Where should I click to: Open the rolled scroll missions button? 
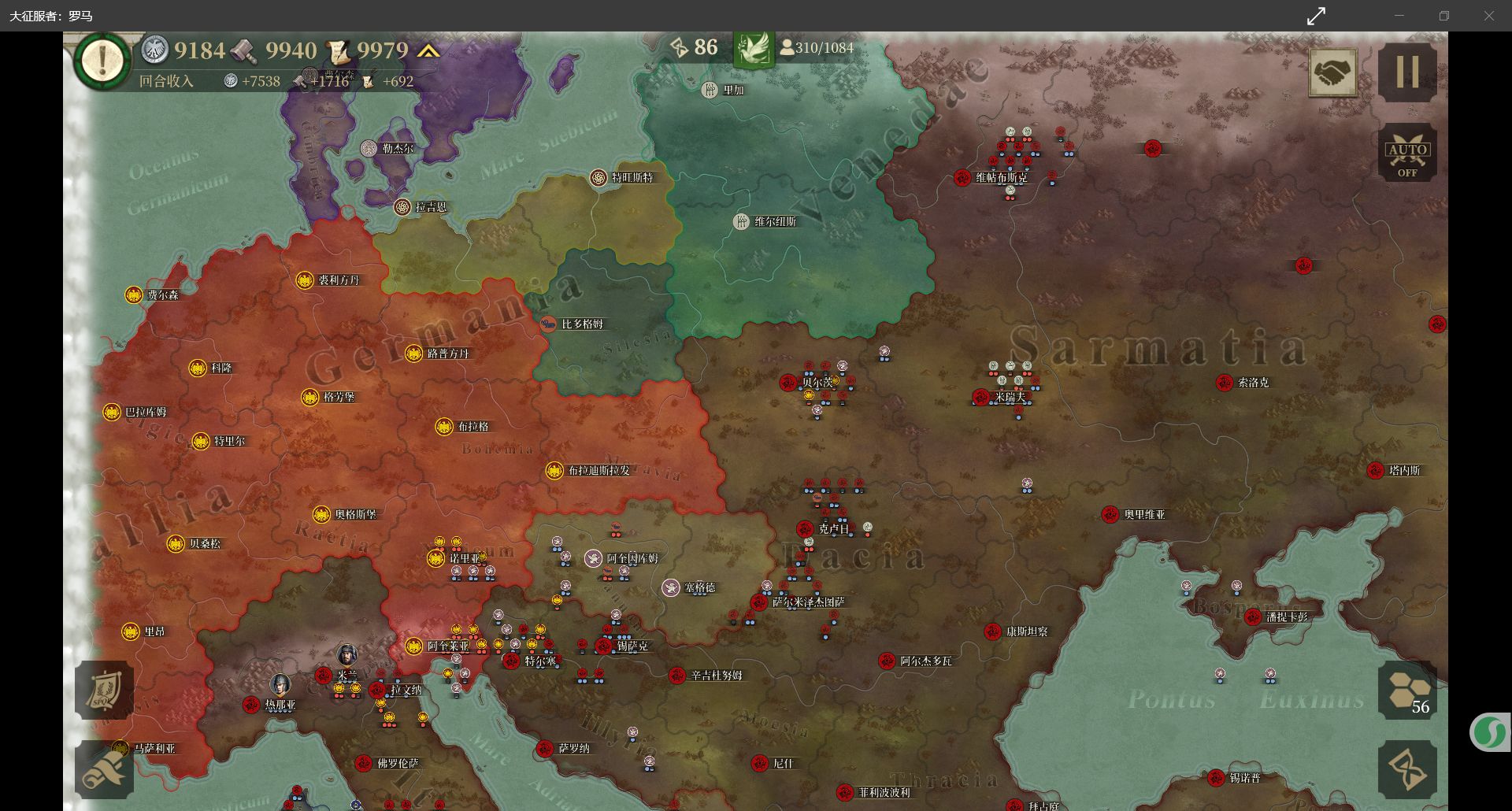[x=103, y=769]
